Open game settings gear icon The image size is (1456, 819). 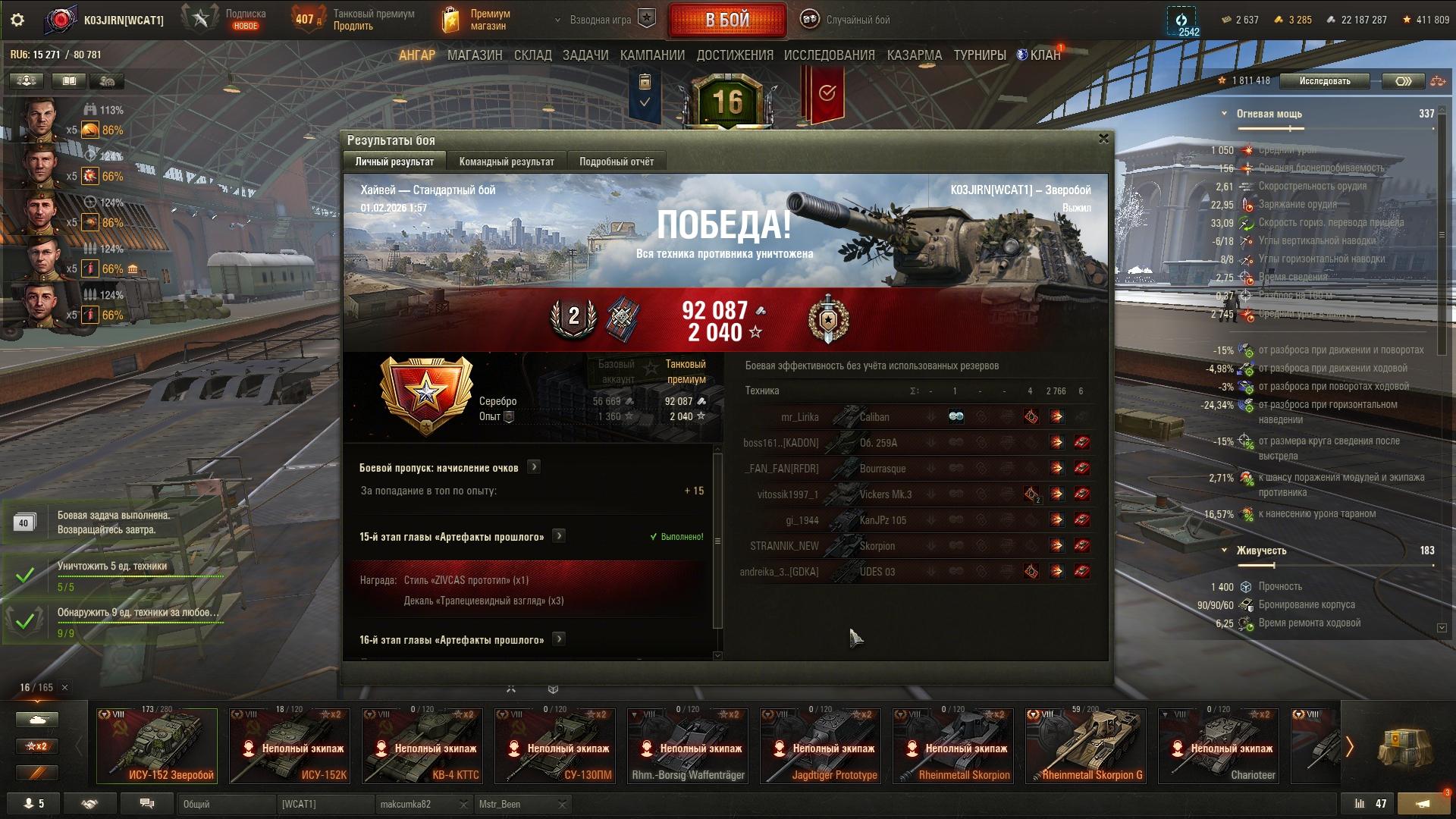point(17,20)
